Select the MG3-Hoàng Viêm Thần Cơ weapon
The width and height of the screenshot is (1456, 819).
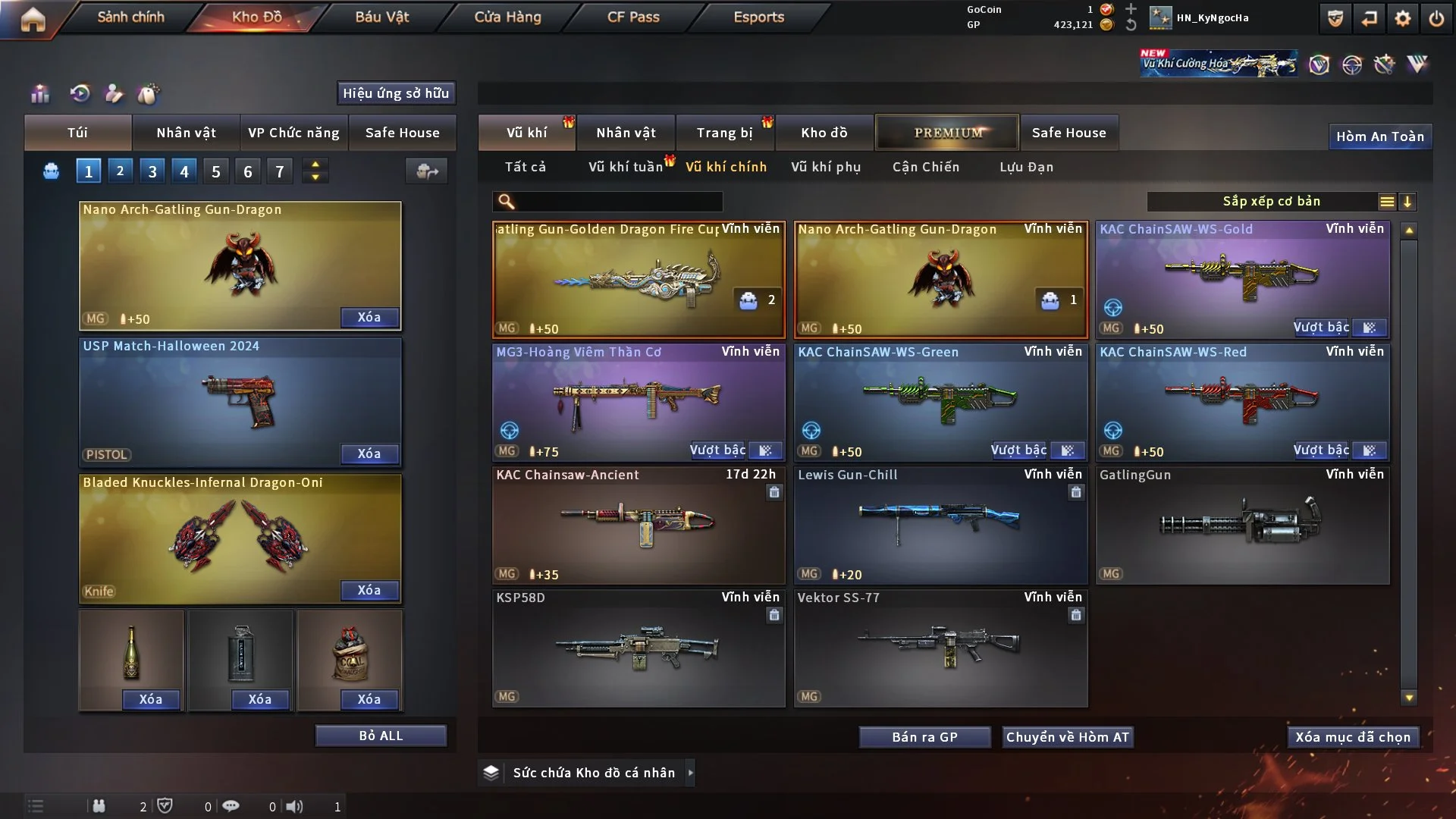[639, 402]
